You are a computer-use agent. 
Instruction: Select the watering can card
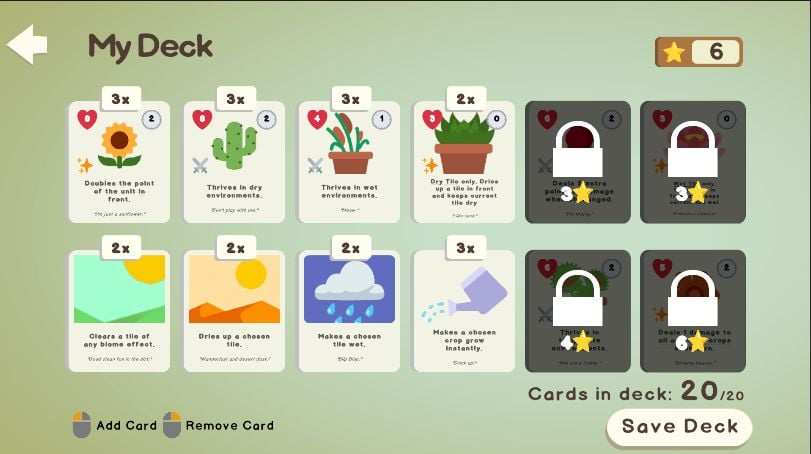pyautogui.click(x=464, y=311)
